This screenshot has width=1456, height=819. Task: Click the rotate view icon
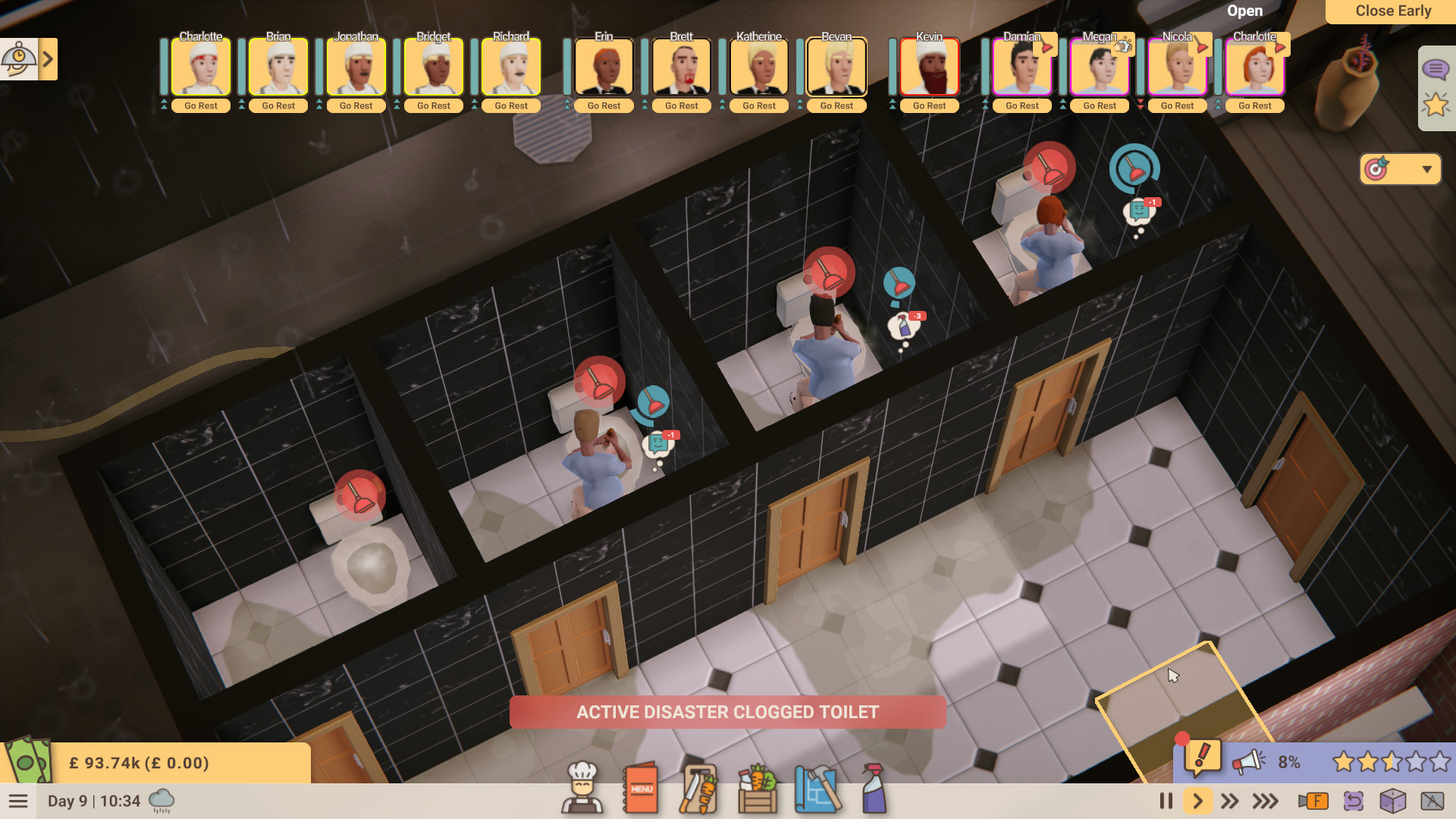[1354, 801]
